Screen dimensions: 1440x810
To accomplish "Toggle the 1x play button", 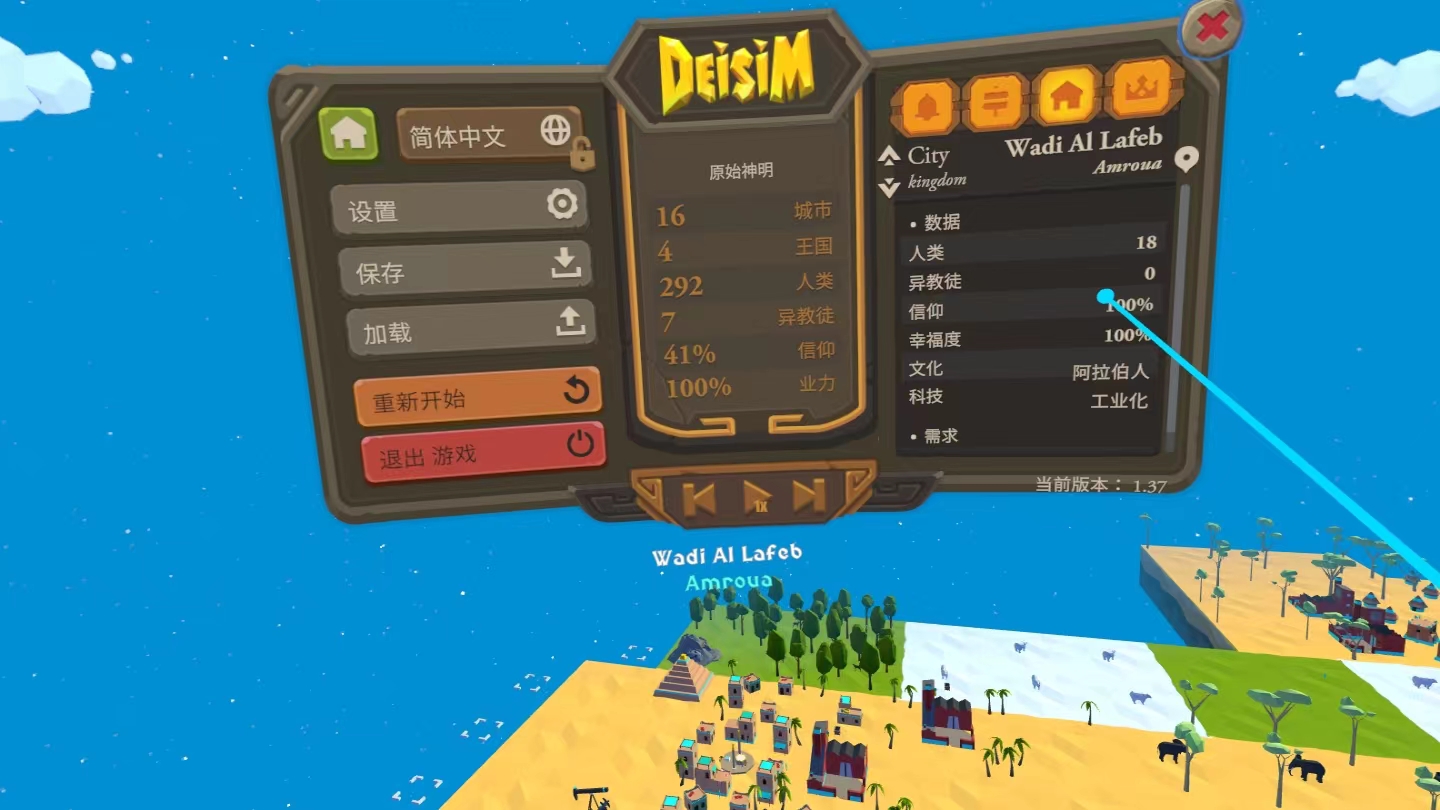I will (x=757, y=496).
